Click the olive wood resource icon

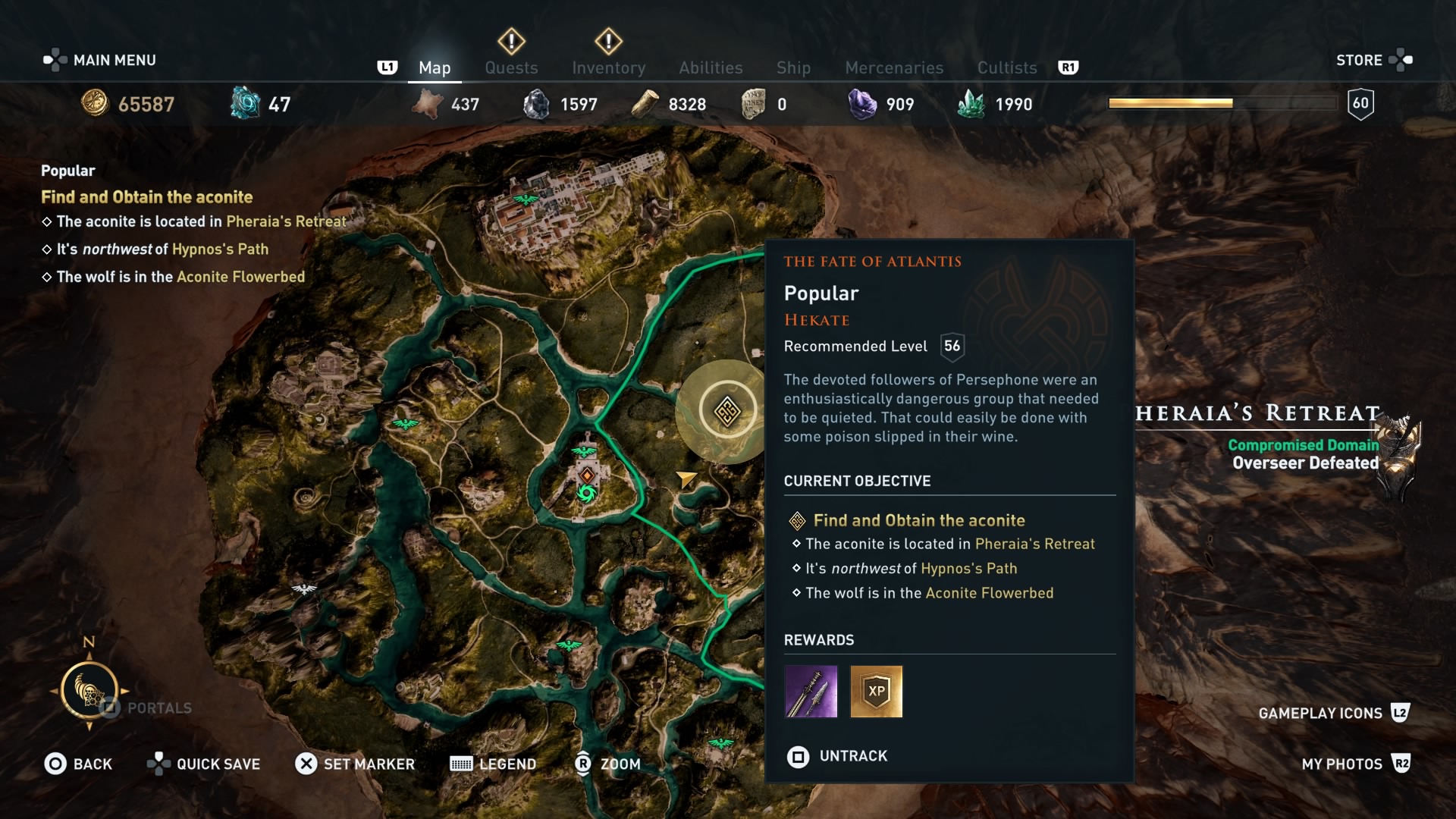point(645,104)
